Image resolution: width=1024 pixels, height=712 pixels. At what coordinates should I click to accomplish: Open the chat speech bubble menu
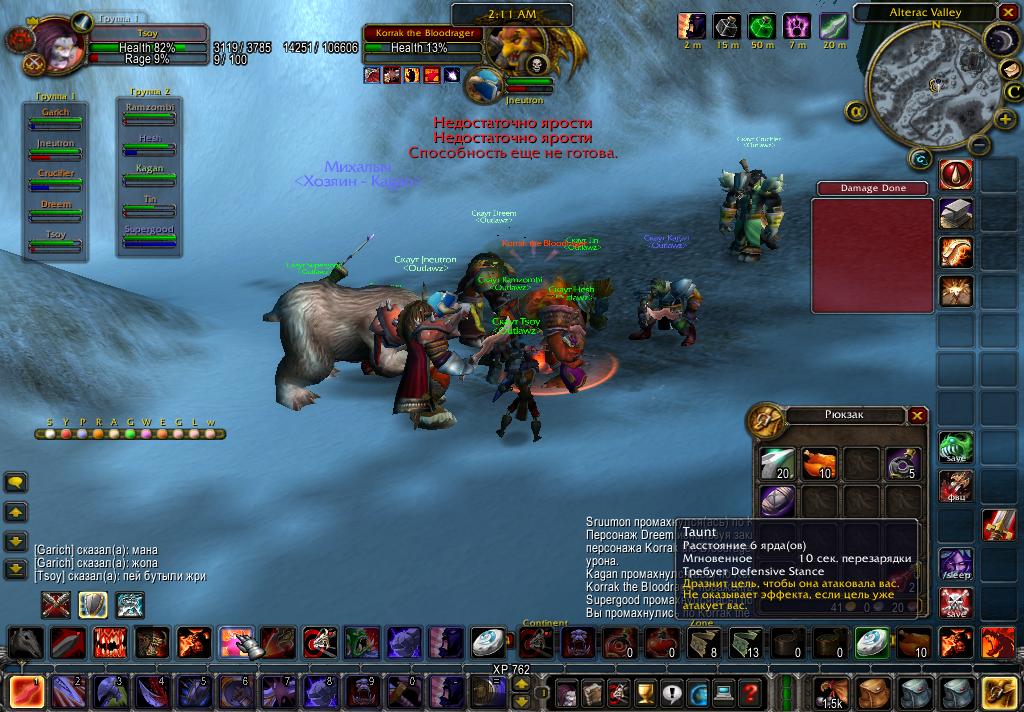tap(16, 482)
